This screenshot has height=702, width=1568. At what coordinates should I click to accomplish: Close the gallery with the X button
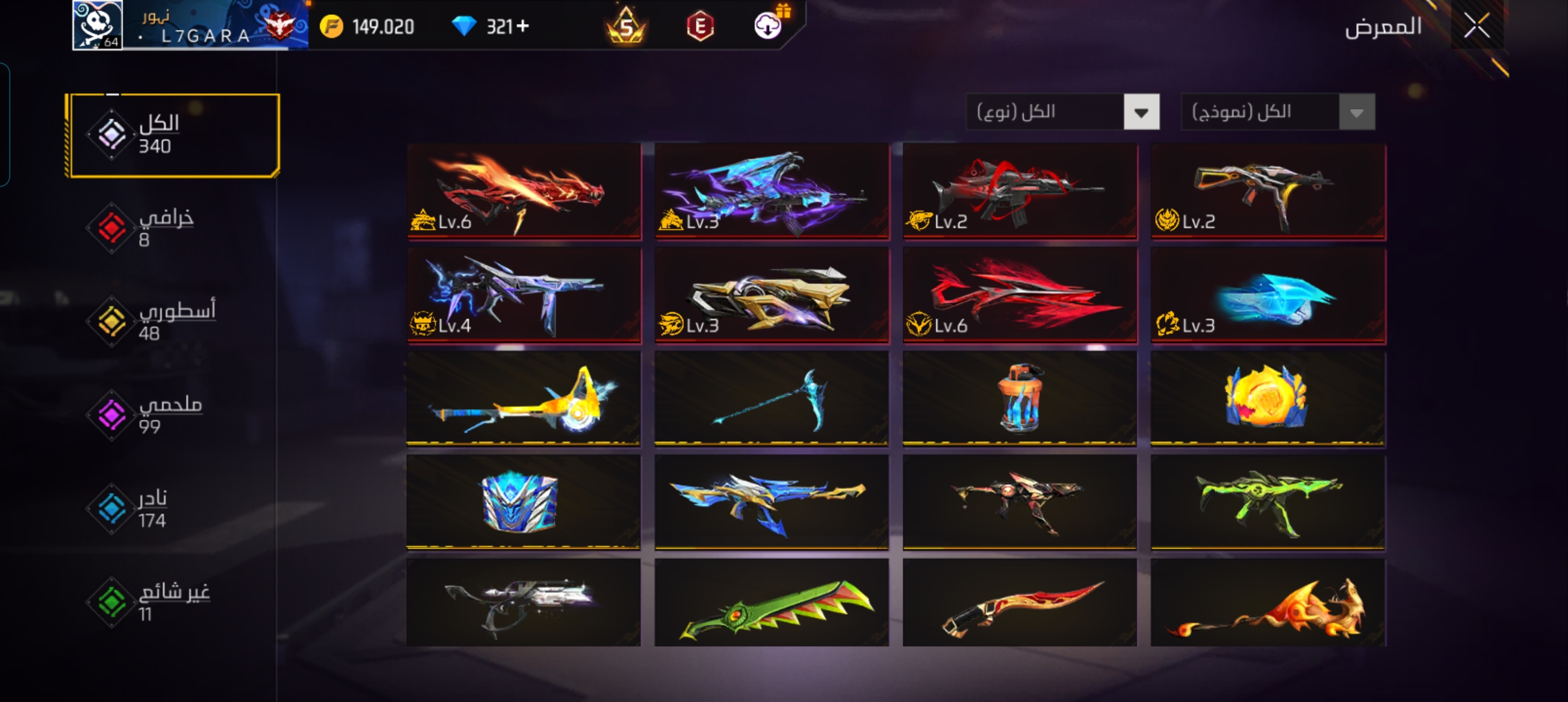[x=1476, y=27]
